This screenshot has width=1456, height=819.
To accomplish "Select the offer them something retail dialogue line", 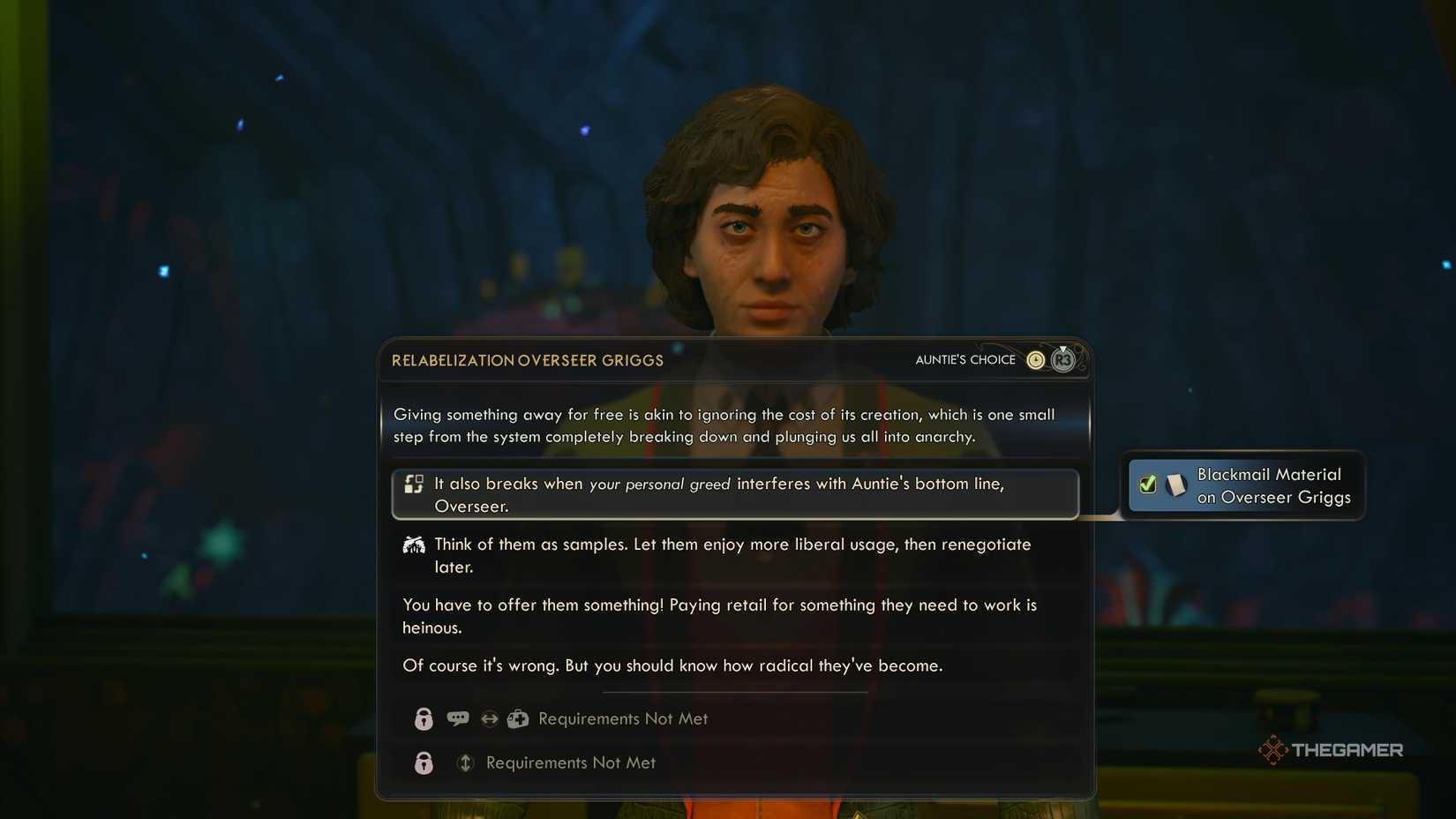I will click(x=719, y=616).
